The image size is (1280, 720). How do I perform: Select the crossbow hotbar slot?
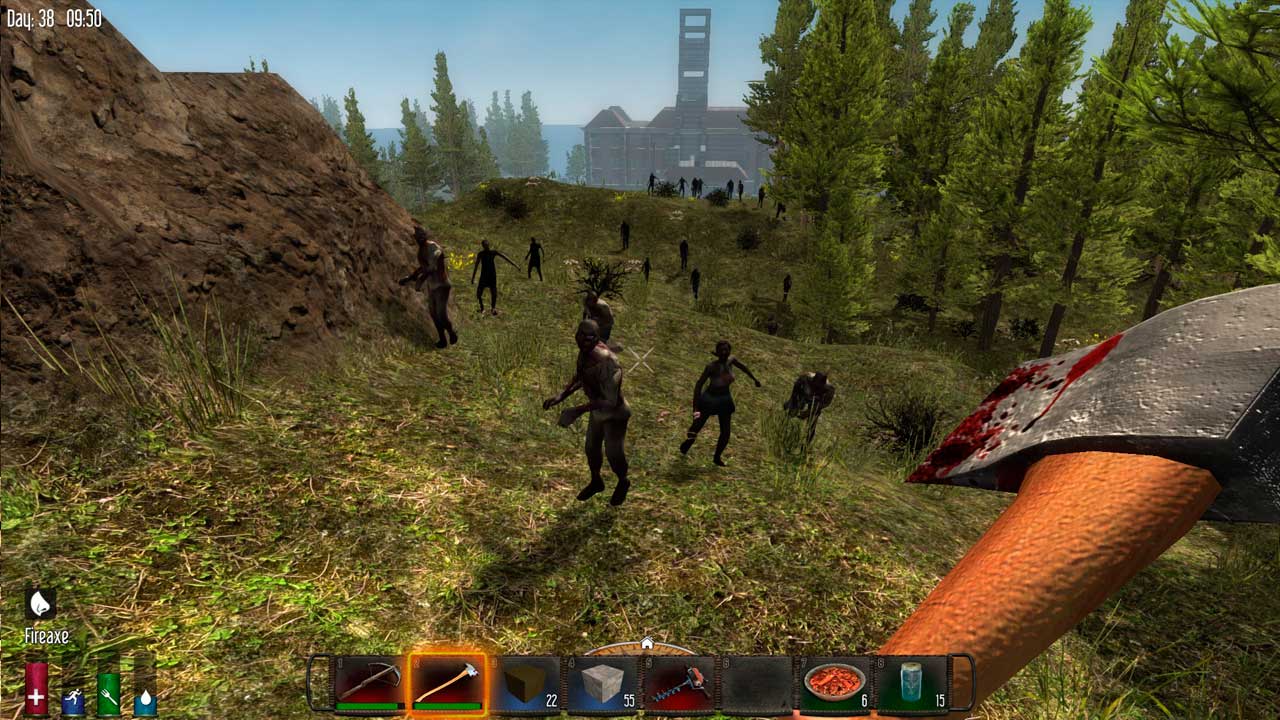point(370,684)
